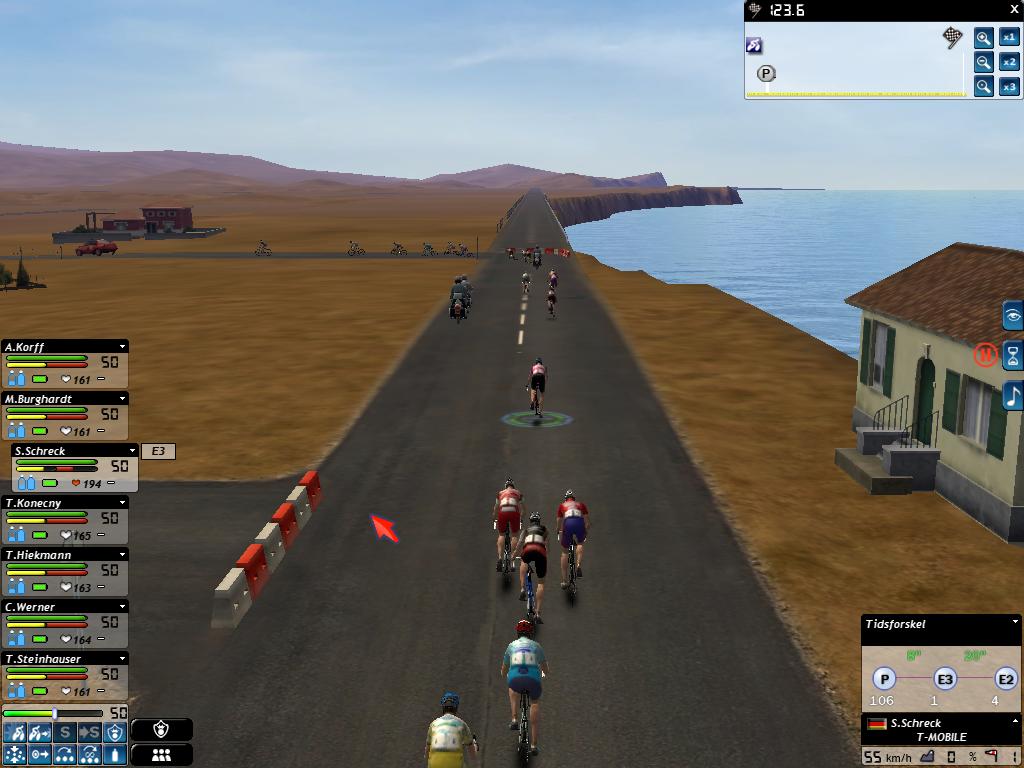The image size is (1024, 768).
Task: Zoom out on the stage profile
Action: pos(984,62)
